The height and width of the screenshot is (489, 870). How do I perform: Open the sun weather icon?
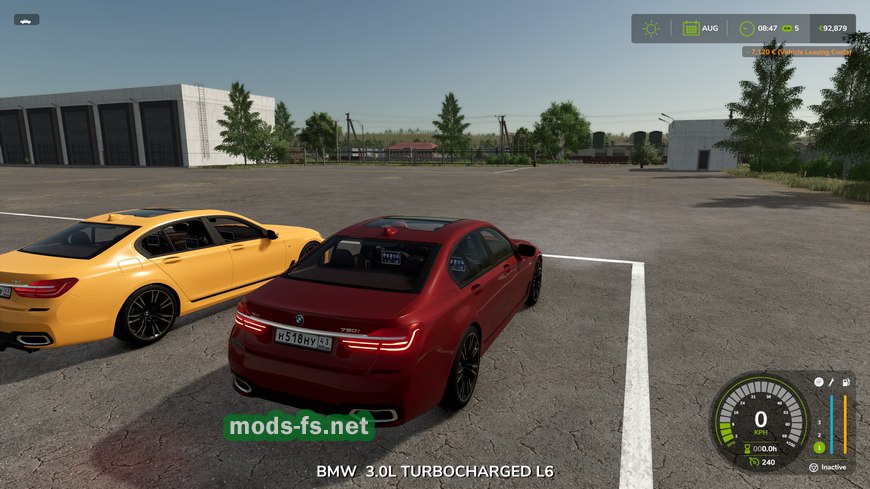[x=651, y=28]
